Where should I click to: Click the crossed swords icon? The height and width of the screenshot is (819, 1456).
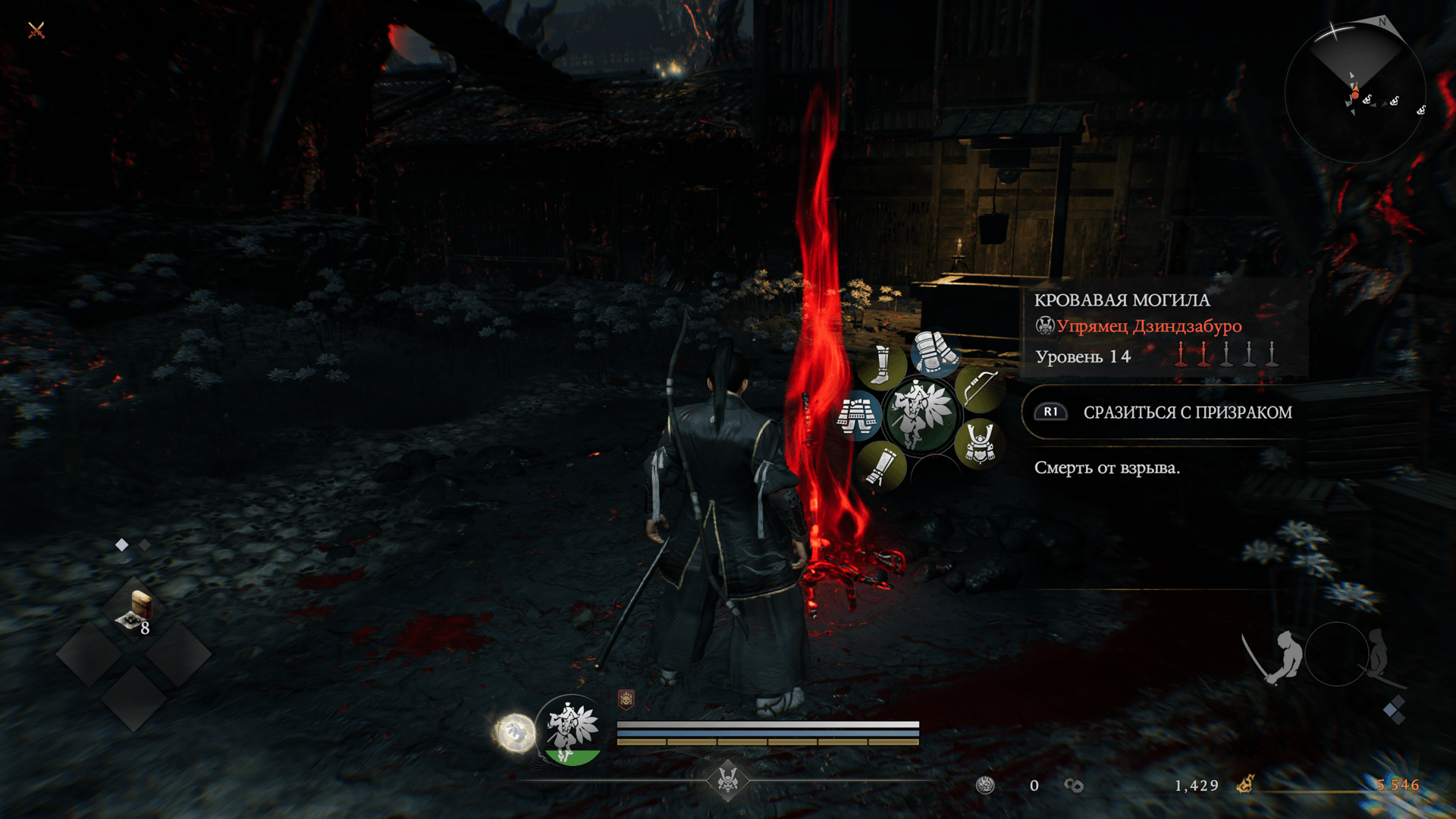[x=36, y=30]
